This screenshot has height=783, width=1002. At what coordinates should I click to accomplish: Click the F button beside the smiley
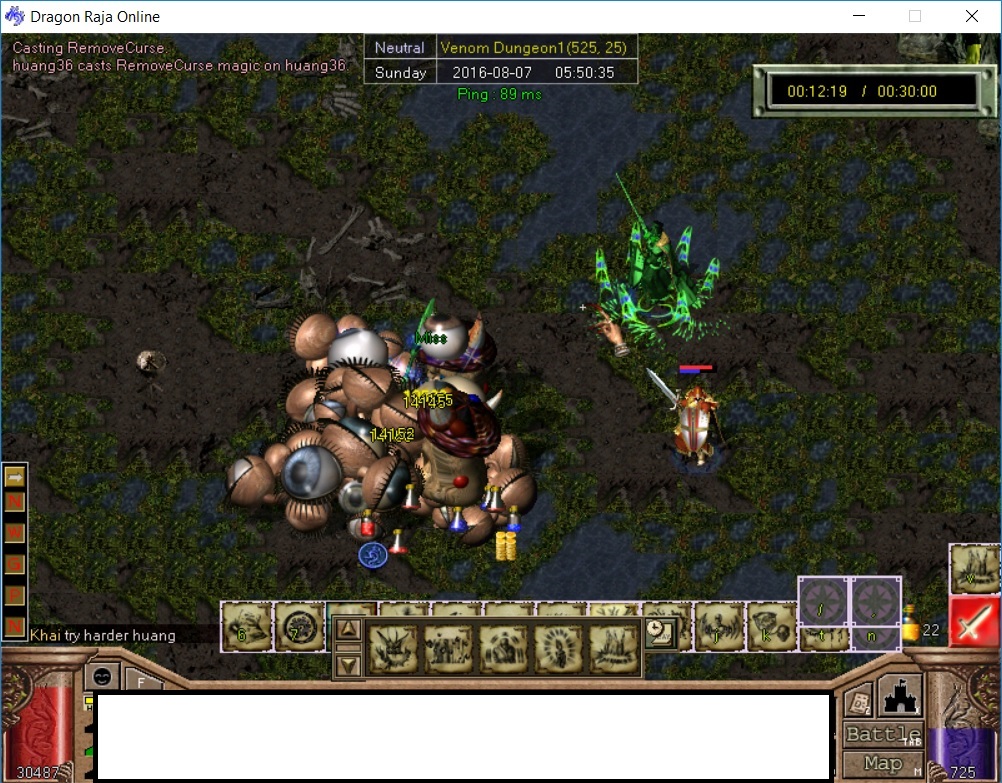pos(144,682)
